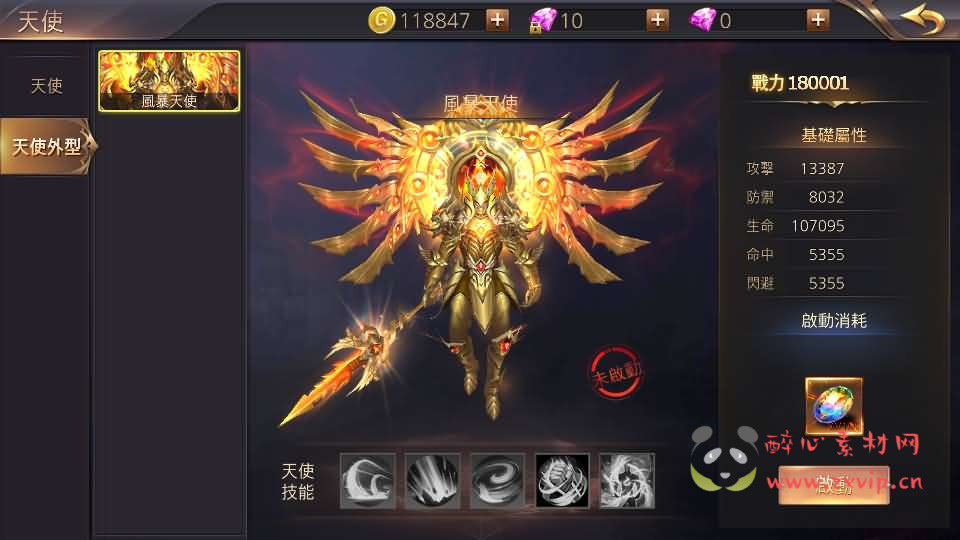Tap the 啟動 activation button
The image size is (960, 540).
click(x=833, y=486)
